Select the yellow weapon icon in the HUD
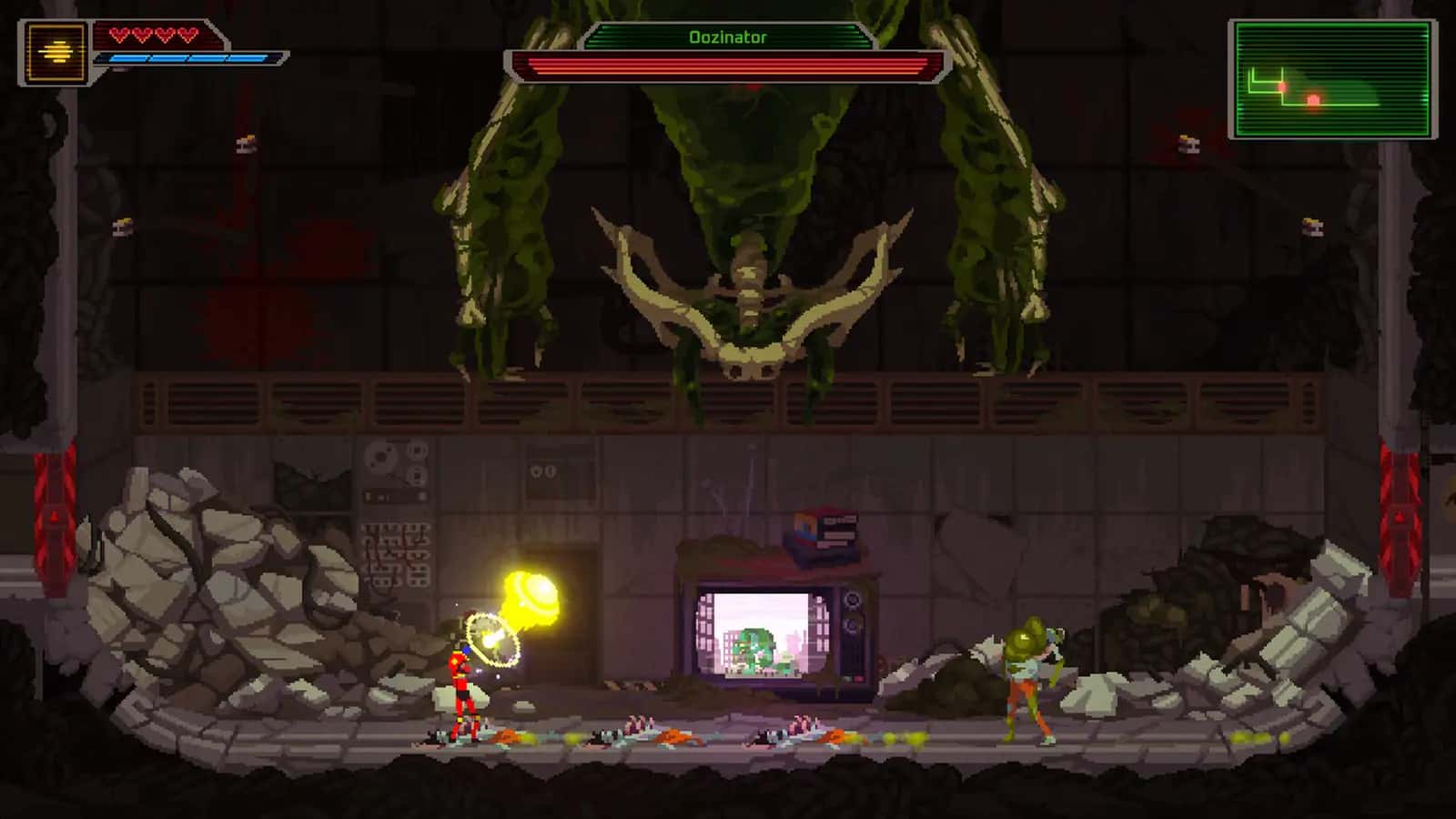Viewport: 1456px width, 819px height. [56, 52]
